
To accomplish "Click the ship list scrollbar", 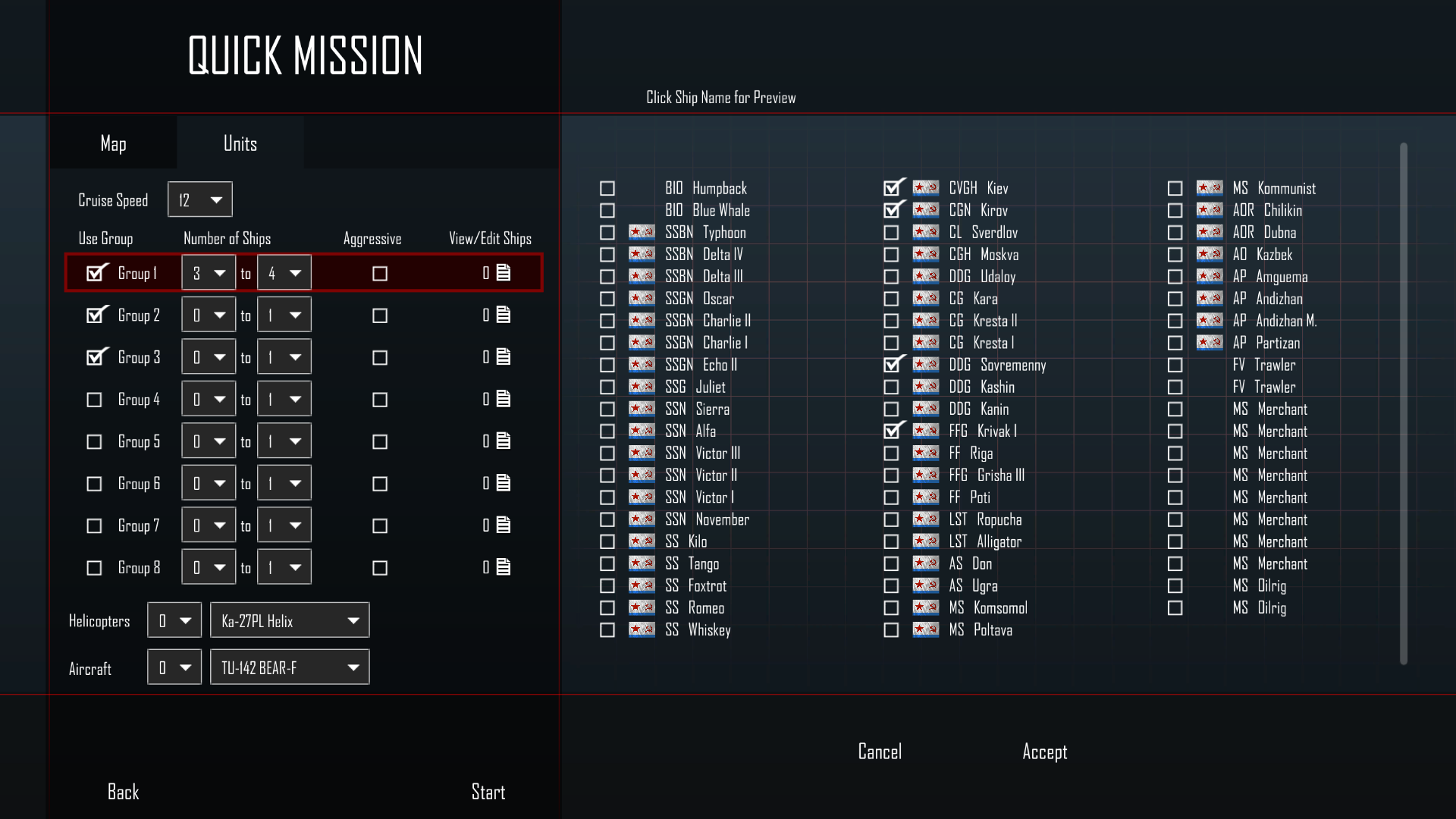I will [1403, 403].
